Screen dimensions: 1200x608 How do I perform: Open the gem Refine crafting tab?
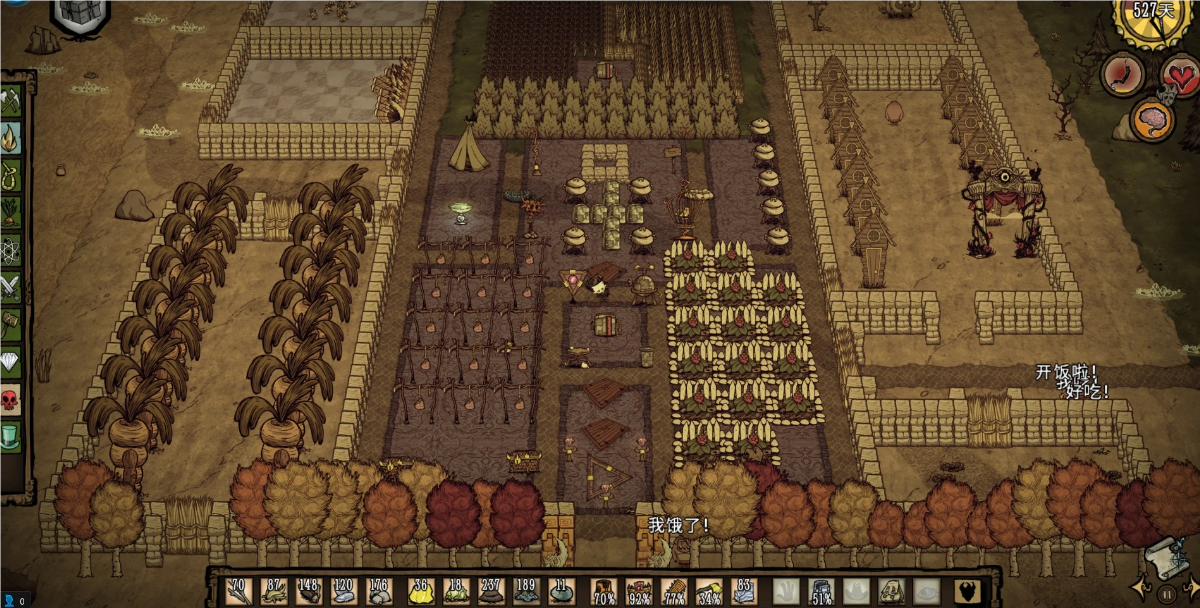11,358
